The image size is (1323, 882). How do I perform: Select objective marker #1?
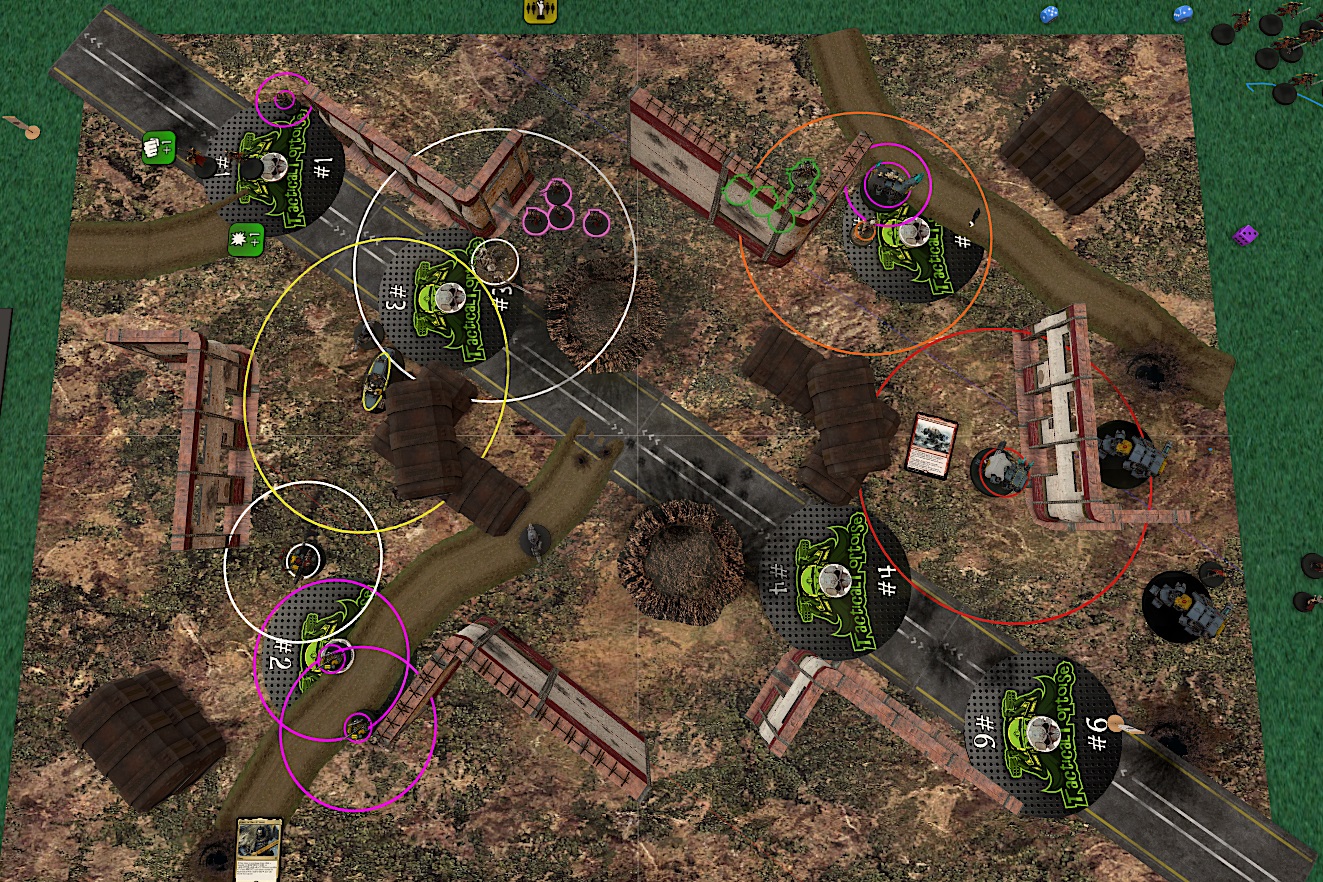[278, 171]
